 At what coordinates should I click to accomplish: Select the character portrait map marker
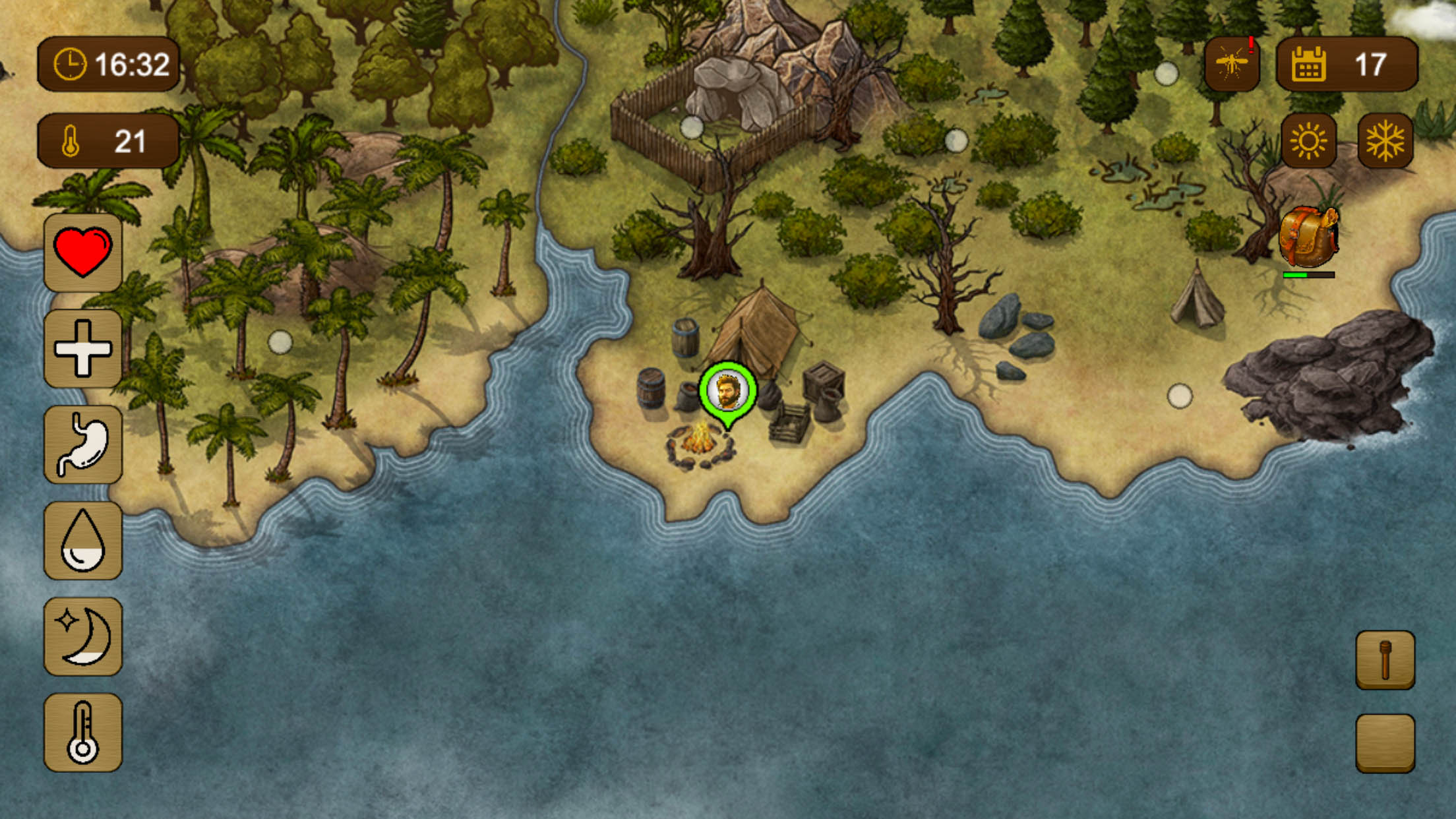[727, 391]
